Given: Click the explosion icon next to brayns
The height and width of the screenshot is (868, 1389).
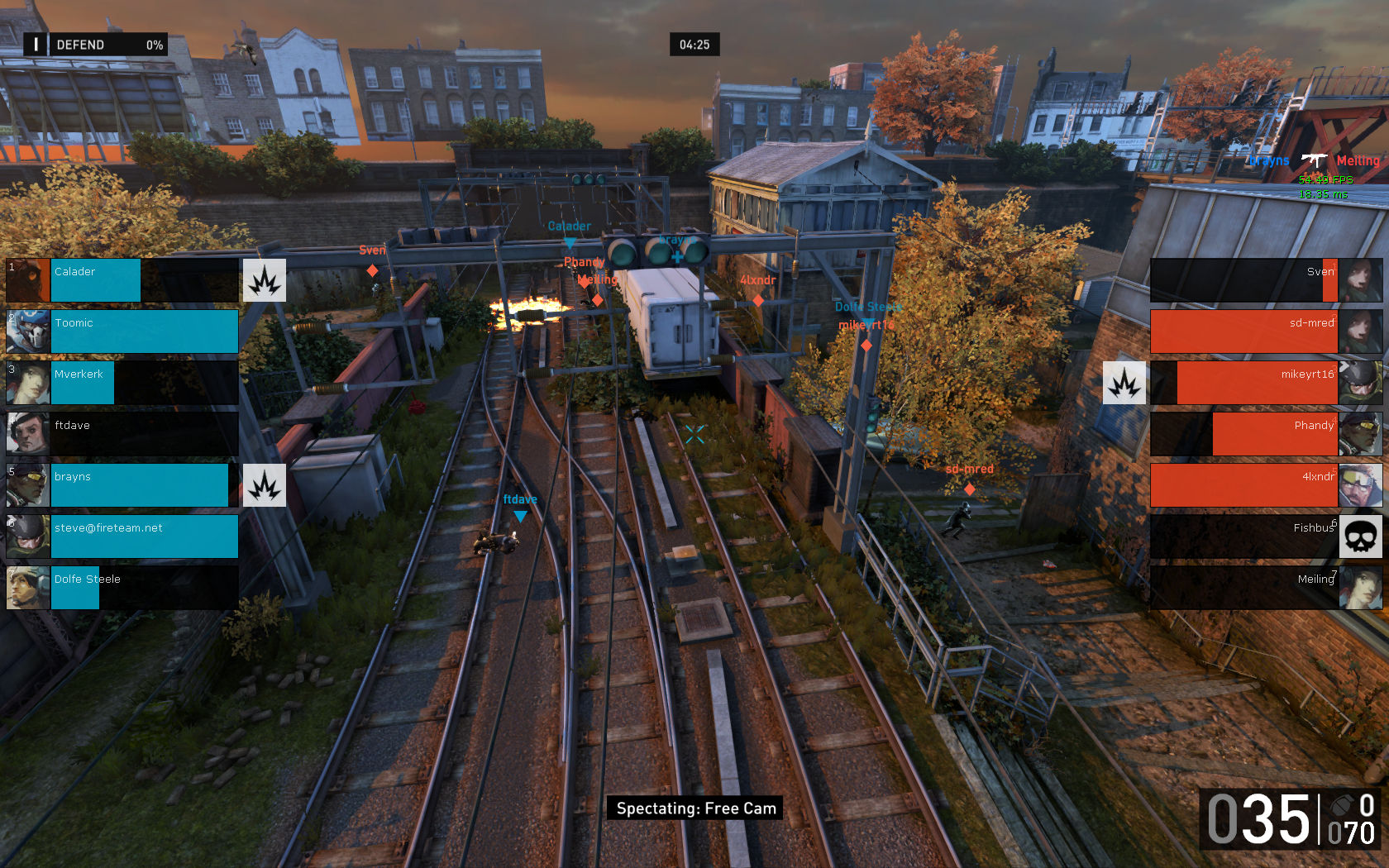Looking at the screenshot, I should click(x=265, y=485).
